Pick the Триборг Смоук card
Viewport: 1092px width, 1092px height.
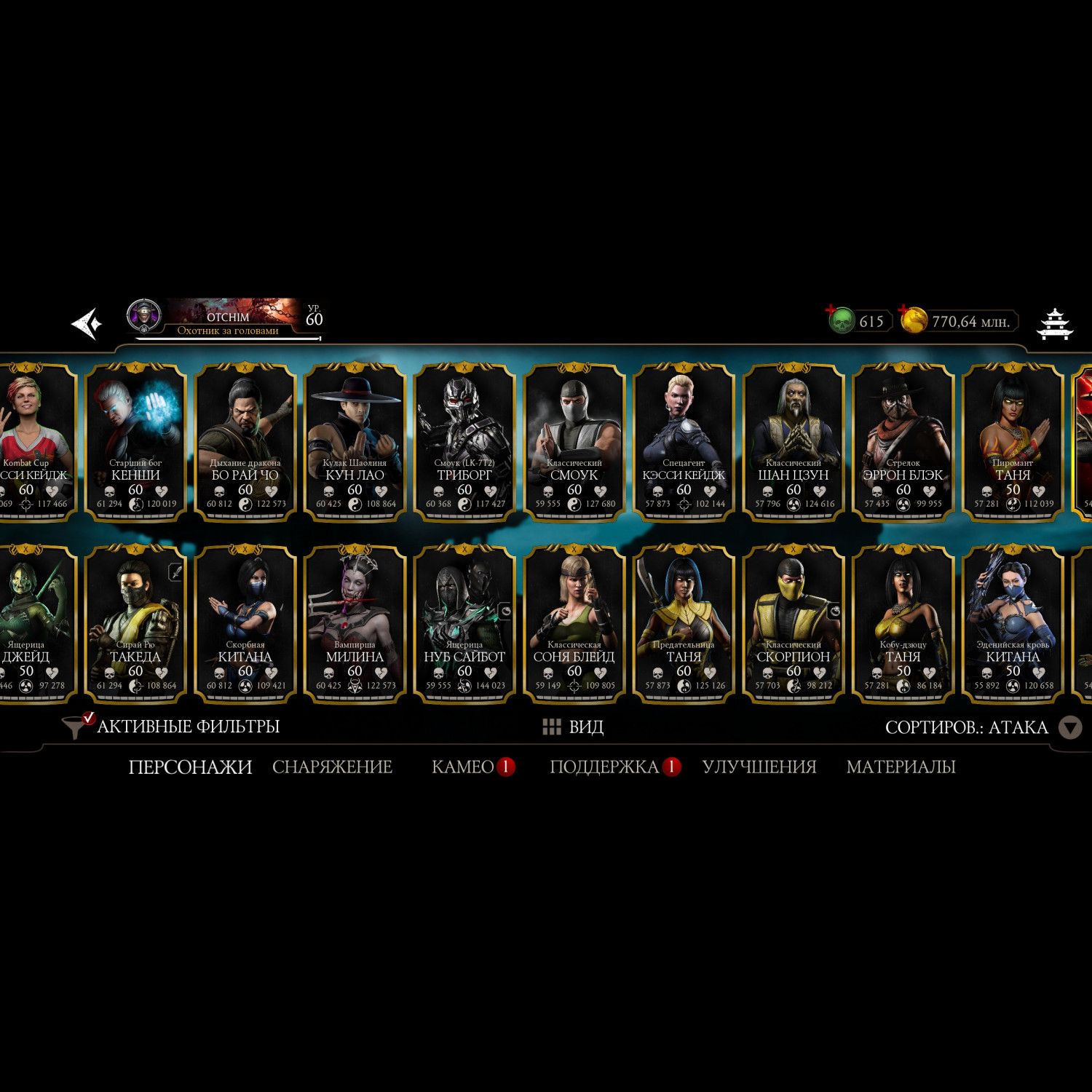point(464,441)
